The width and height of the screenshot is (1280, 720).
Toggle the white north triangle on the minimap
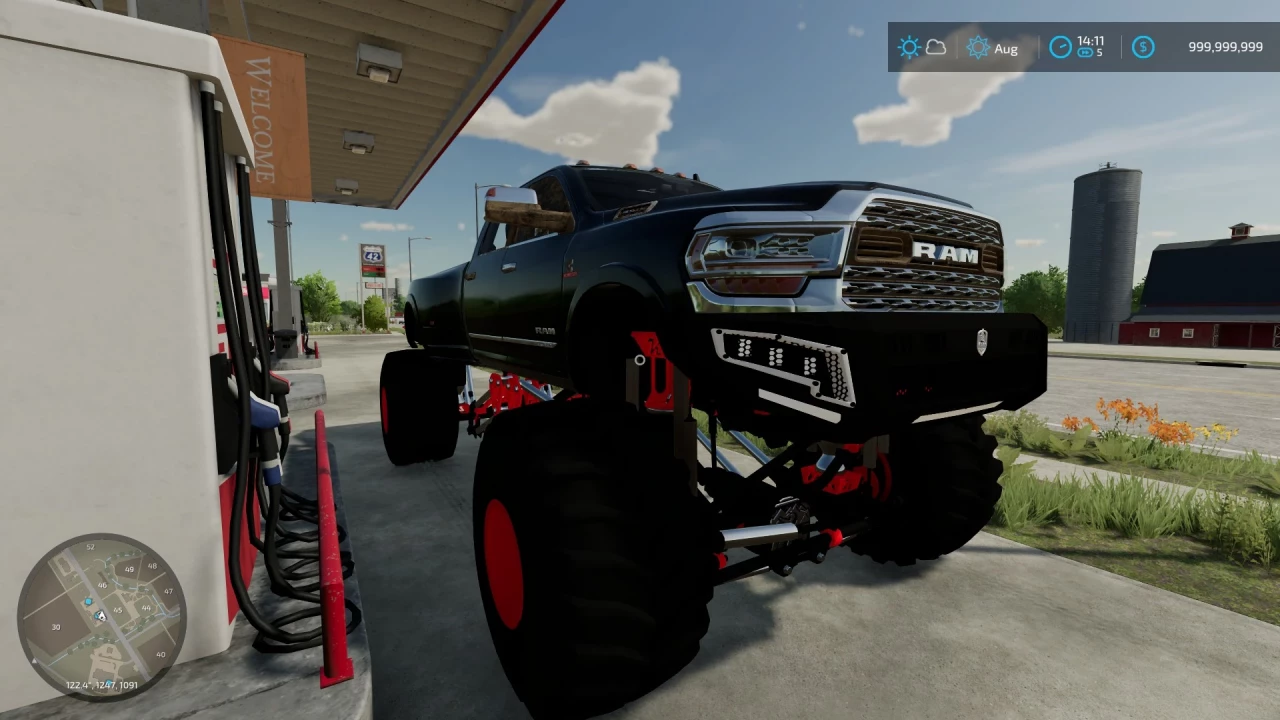pos(34,659)
